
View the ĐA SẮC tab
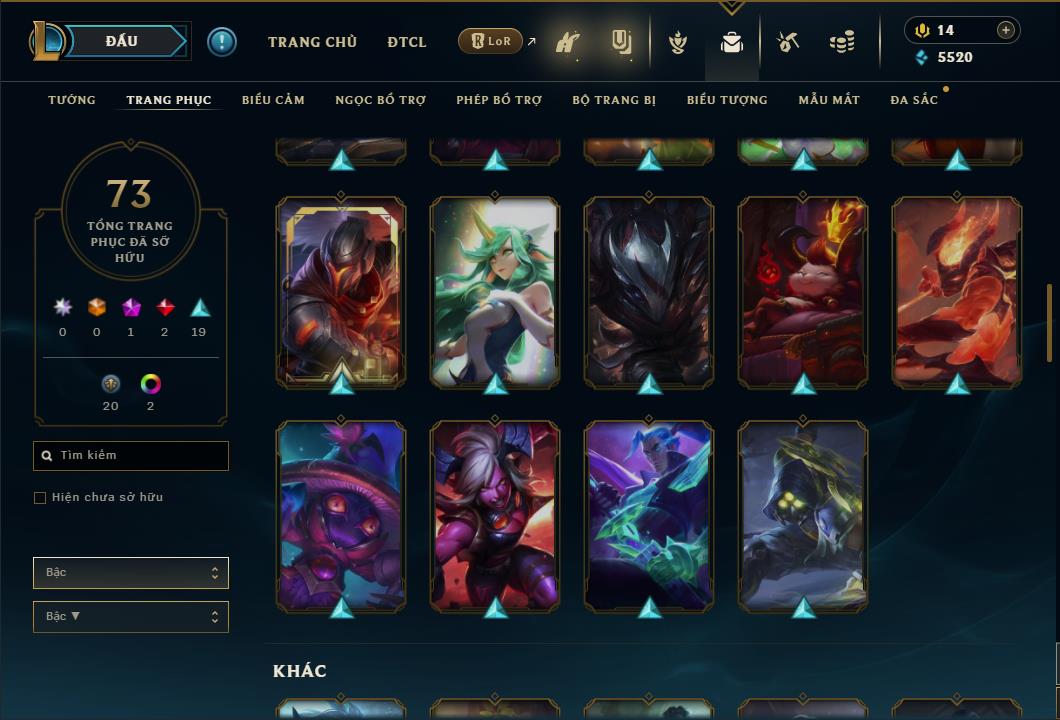(914, 100)
